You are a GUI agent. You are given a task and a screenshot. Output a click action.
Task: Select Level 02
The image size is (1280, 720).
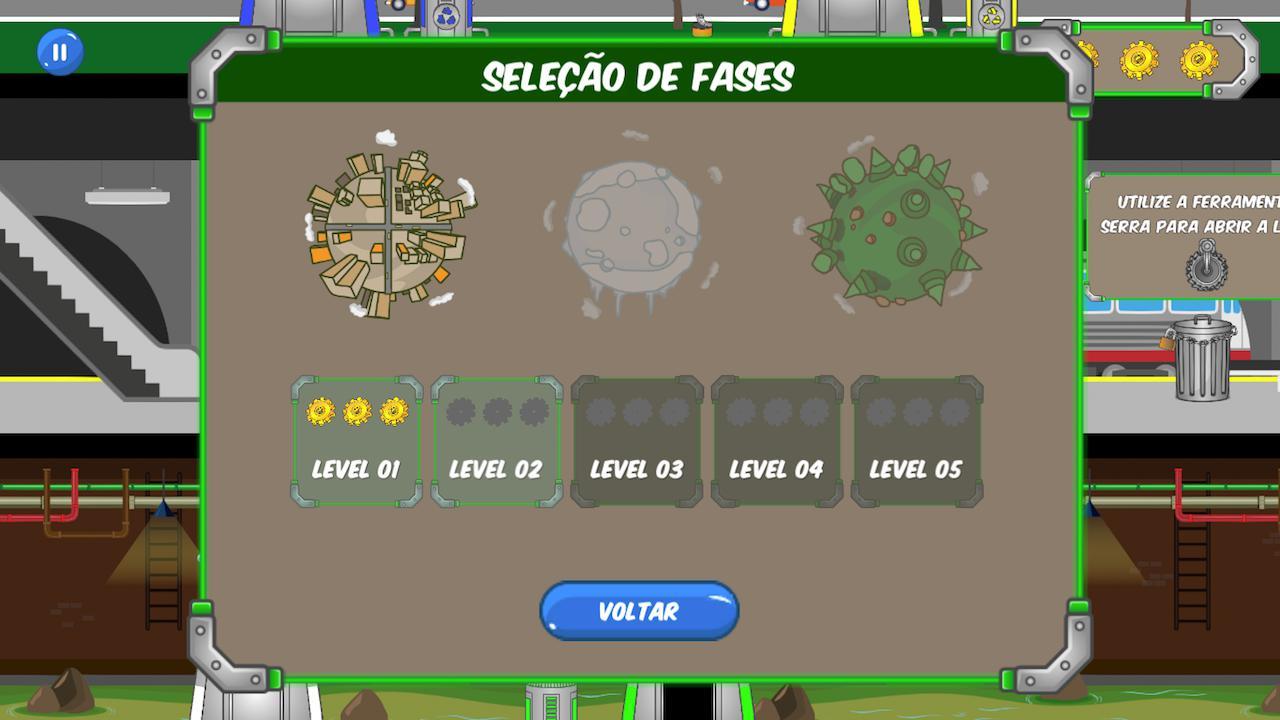(497, 440)
